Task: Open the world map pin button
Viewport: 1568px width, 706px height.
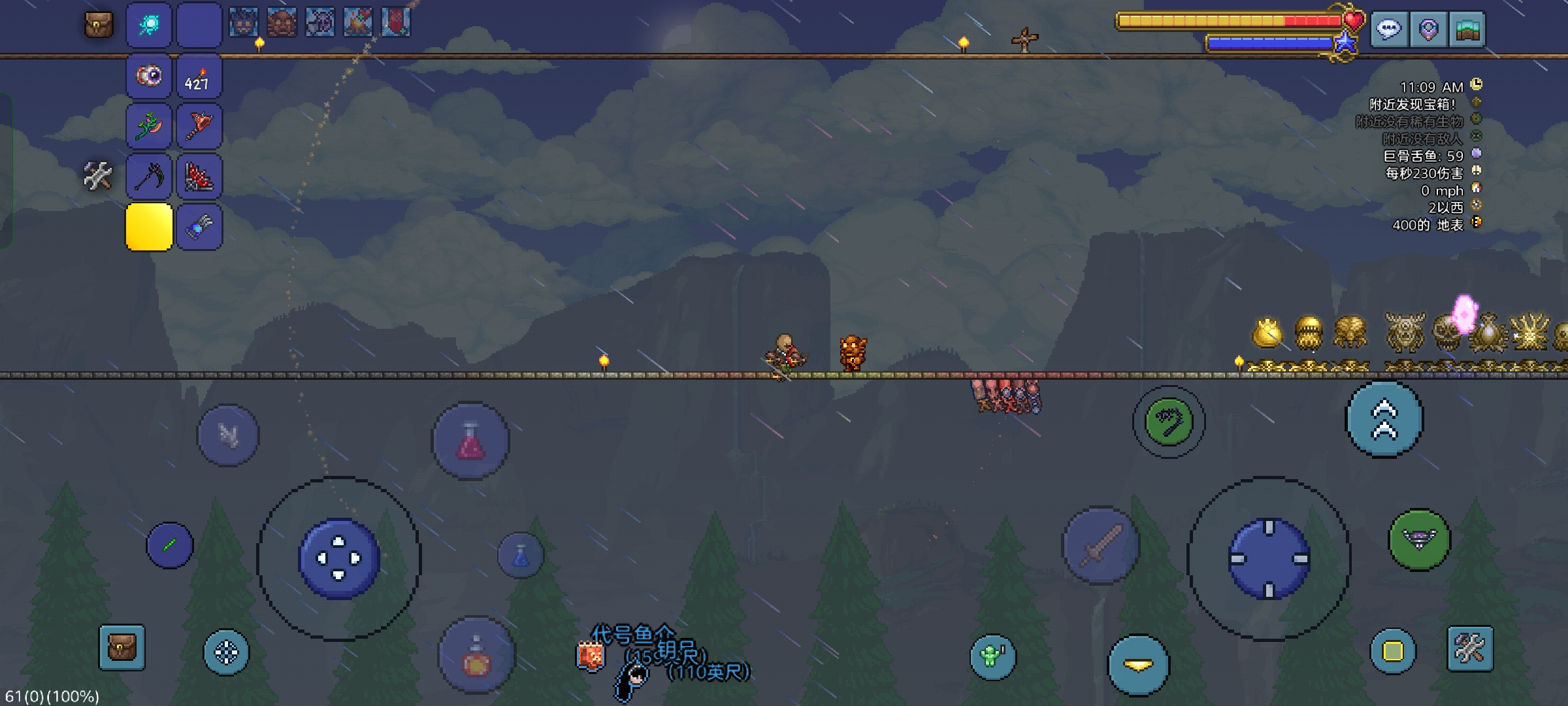Action: (x=1428, y=29)
